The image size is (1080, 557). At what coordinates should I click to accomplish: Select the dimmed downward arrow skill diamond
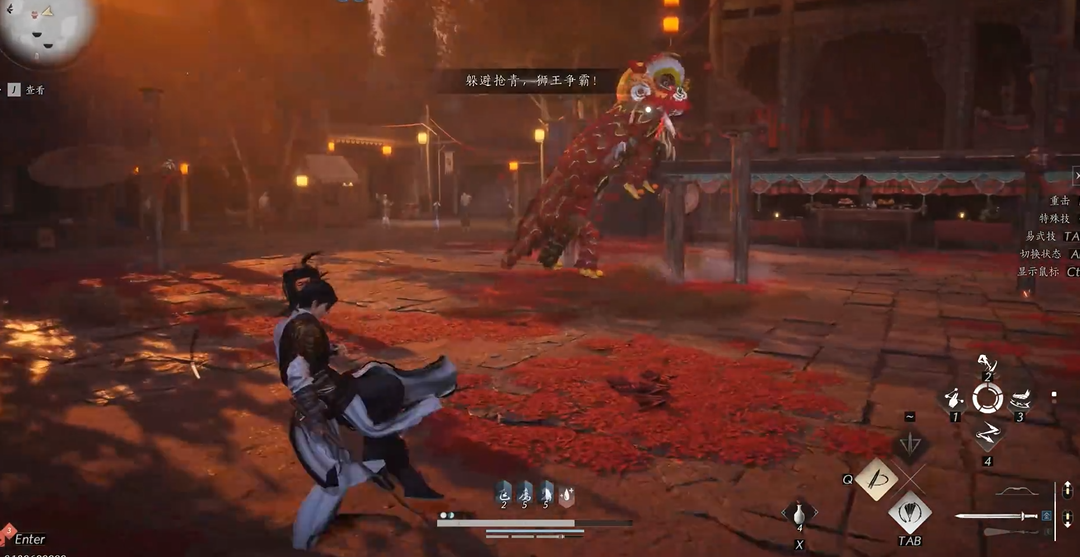coord(910,444)
